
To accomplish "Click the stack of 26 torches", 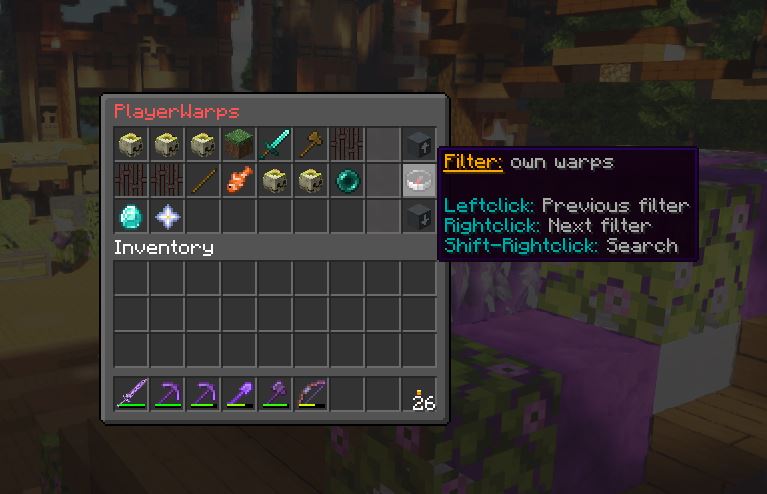I will click(421, 396).
